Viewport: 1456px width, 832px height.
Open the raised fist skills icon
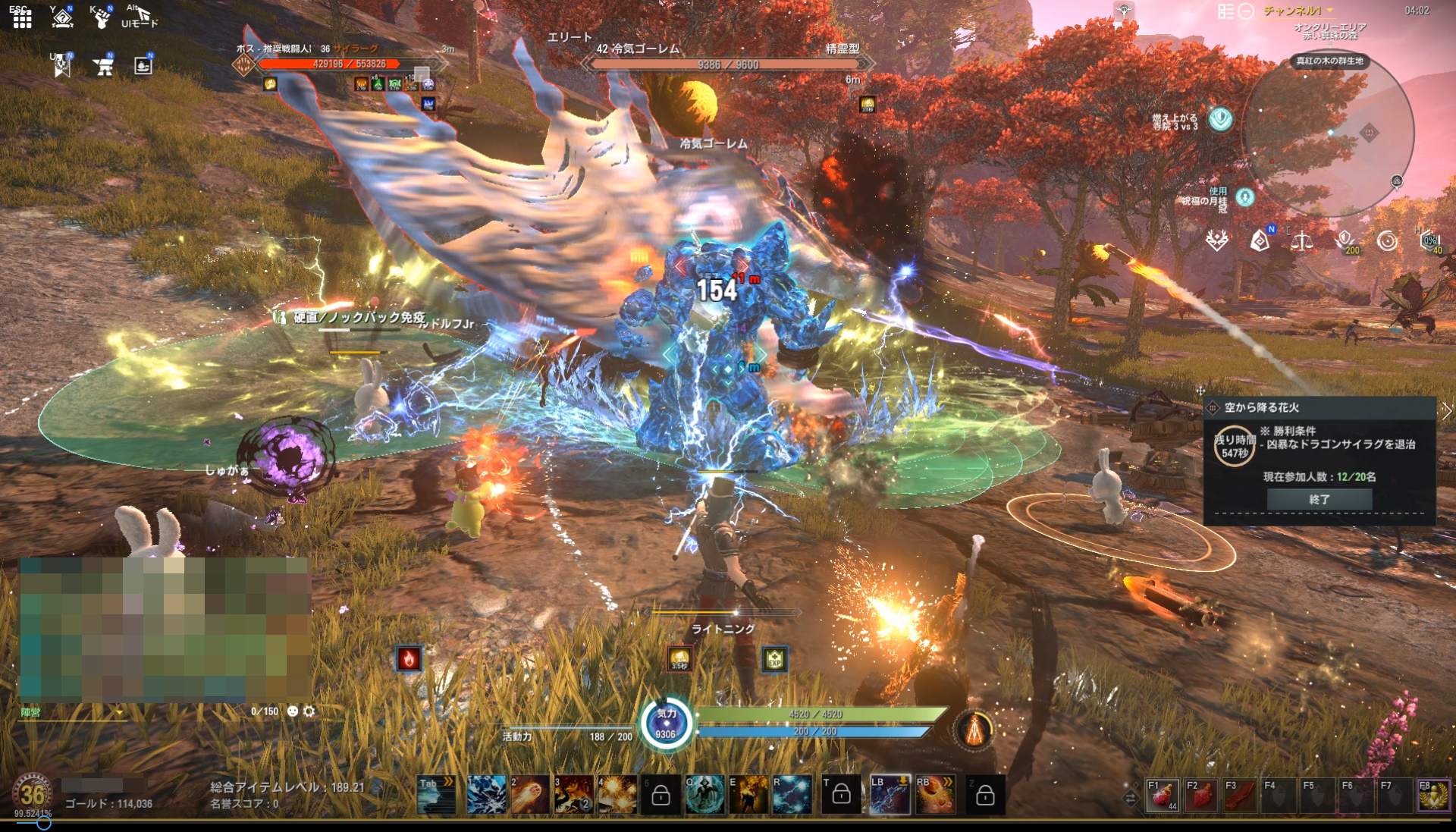101,17
